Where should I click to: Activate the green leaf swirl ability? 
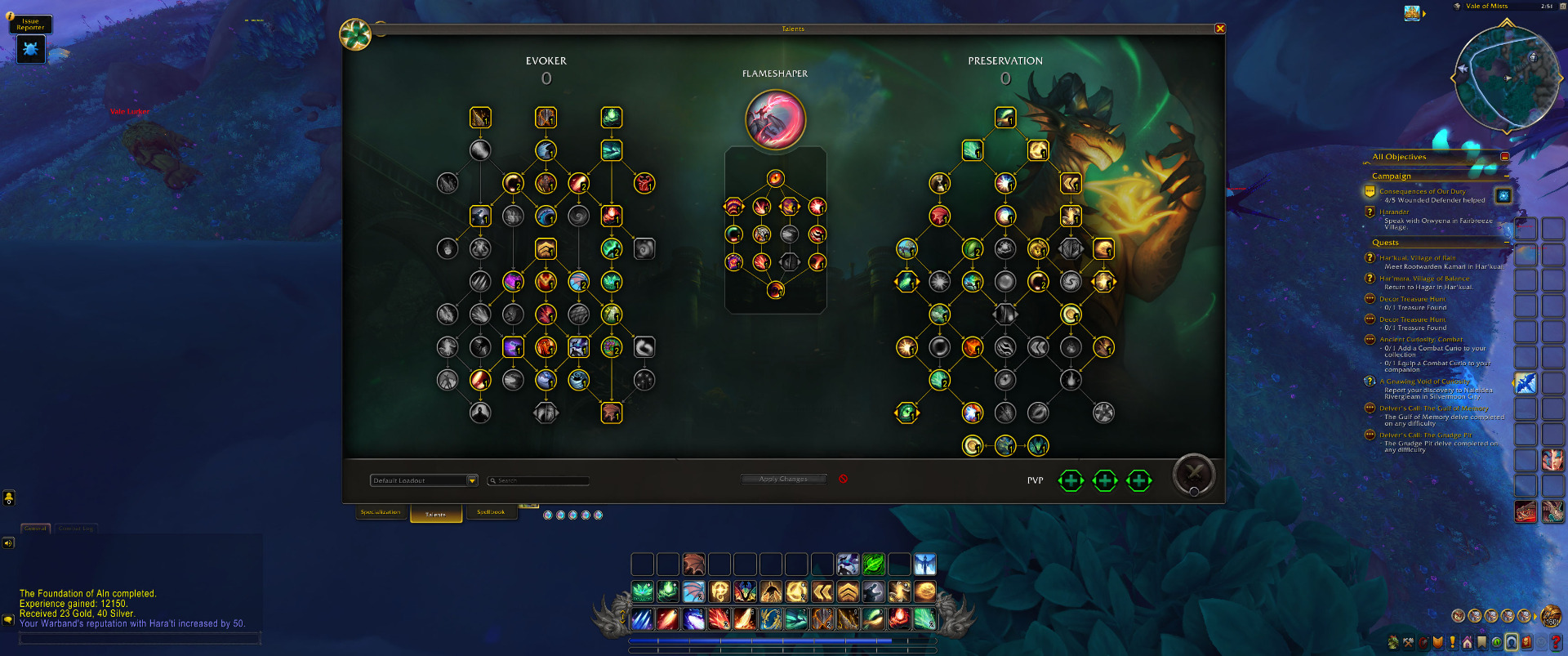[873, 564]
